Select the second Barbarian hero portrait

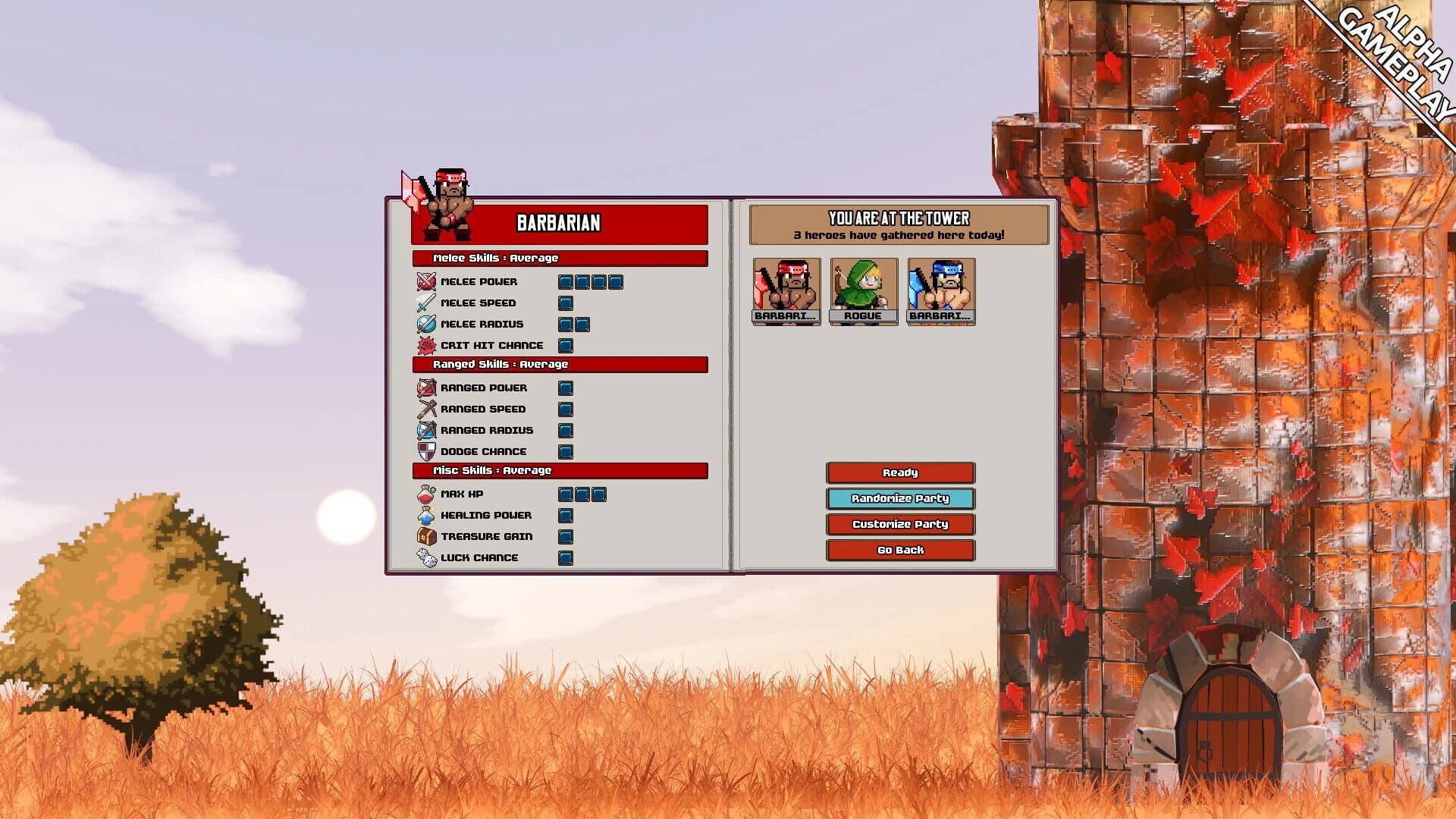[x=940, y=290]
